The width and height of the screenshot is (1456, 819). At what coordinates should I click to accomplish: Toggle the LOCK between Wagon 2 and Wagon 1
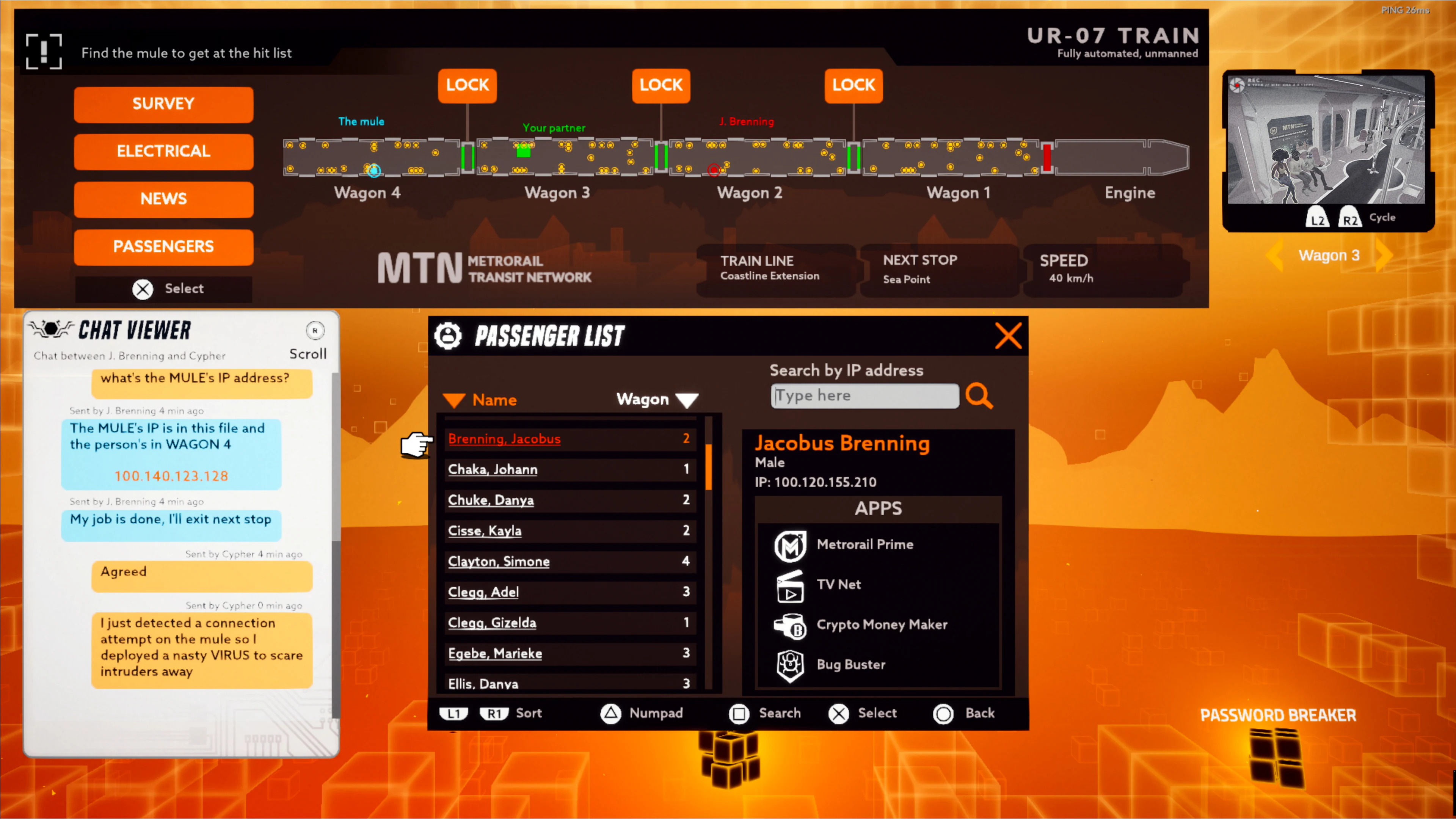tap(854, 85)
